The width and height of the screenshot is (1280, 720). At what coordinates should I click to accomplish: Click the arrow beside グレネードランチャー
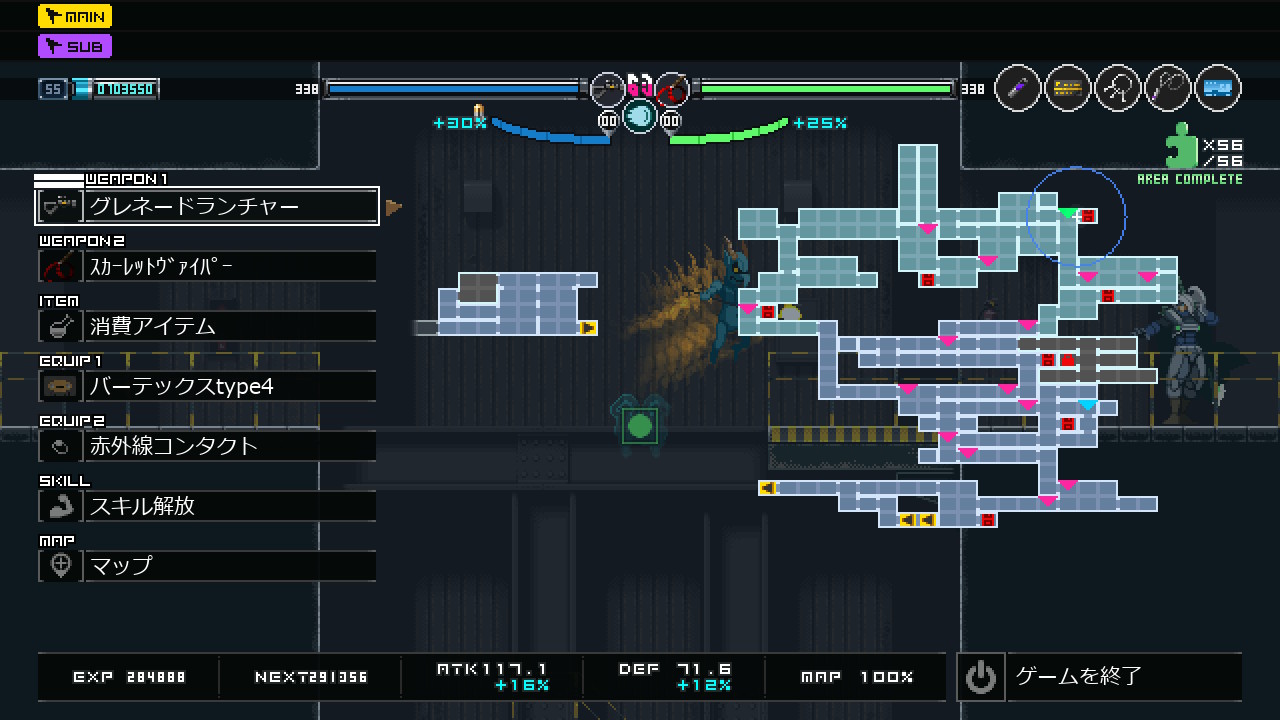(x=394, y=207)
